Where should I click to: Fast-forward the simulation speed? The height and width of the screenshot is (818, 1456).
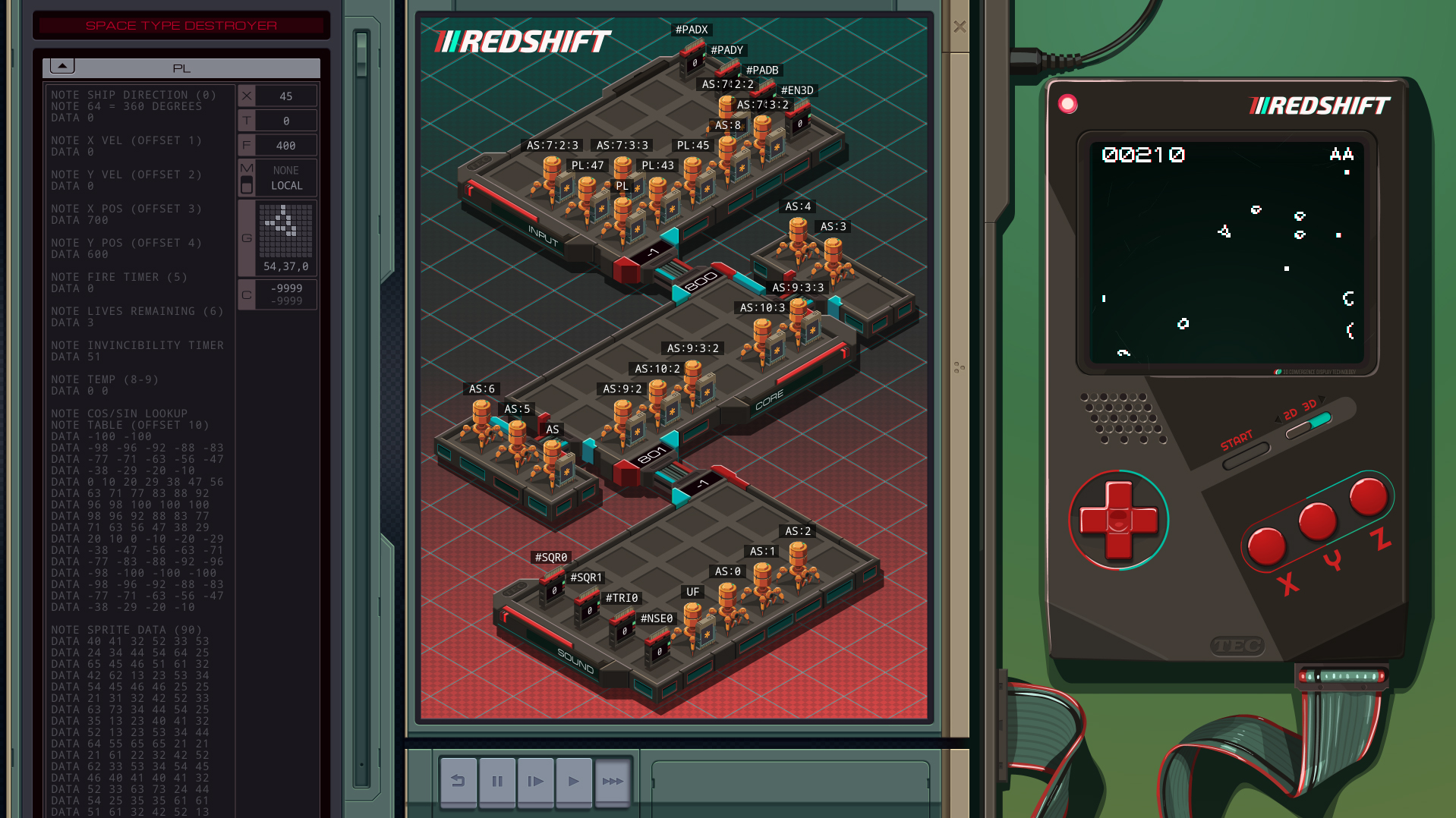[x=613, y=780]
